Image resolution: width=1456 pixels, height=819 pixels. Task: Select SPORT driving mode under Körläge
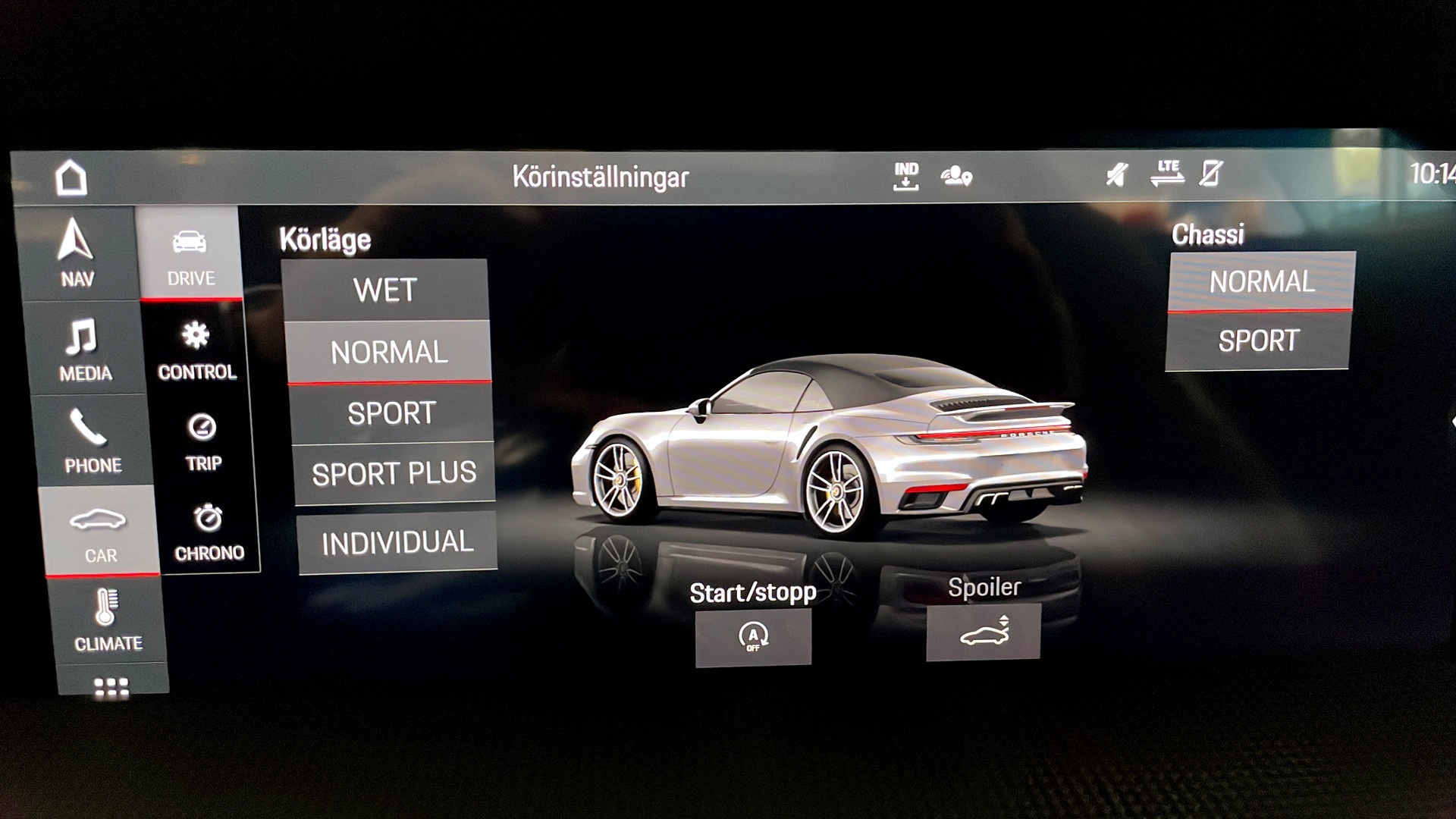click(x=392, y=414)
